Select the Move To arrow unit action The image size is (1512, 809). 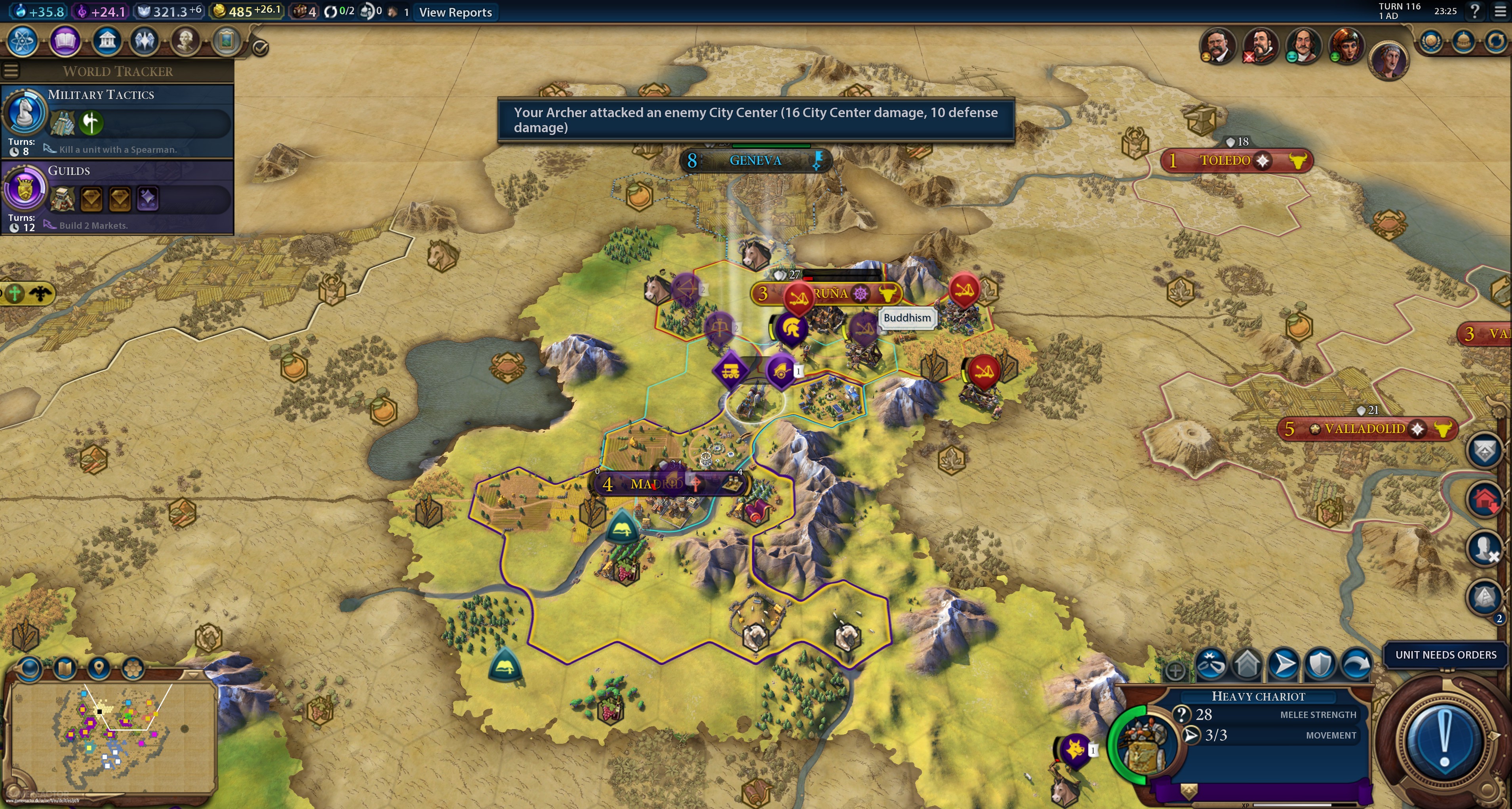[1283, 664]
